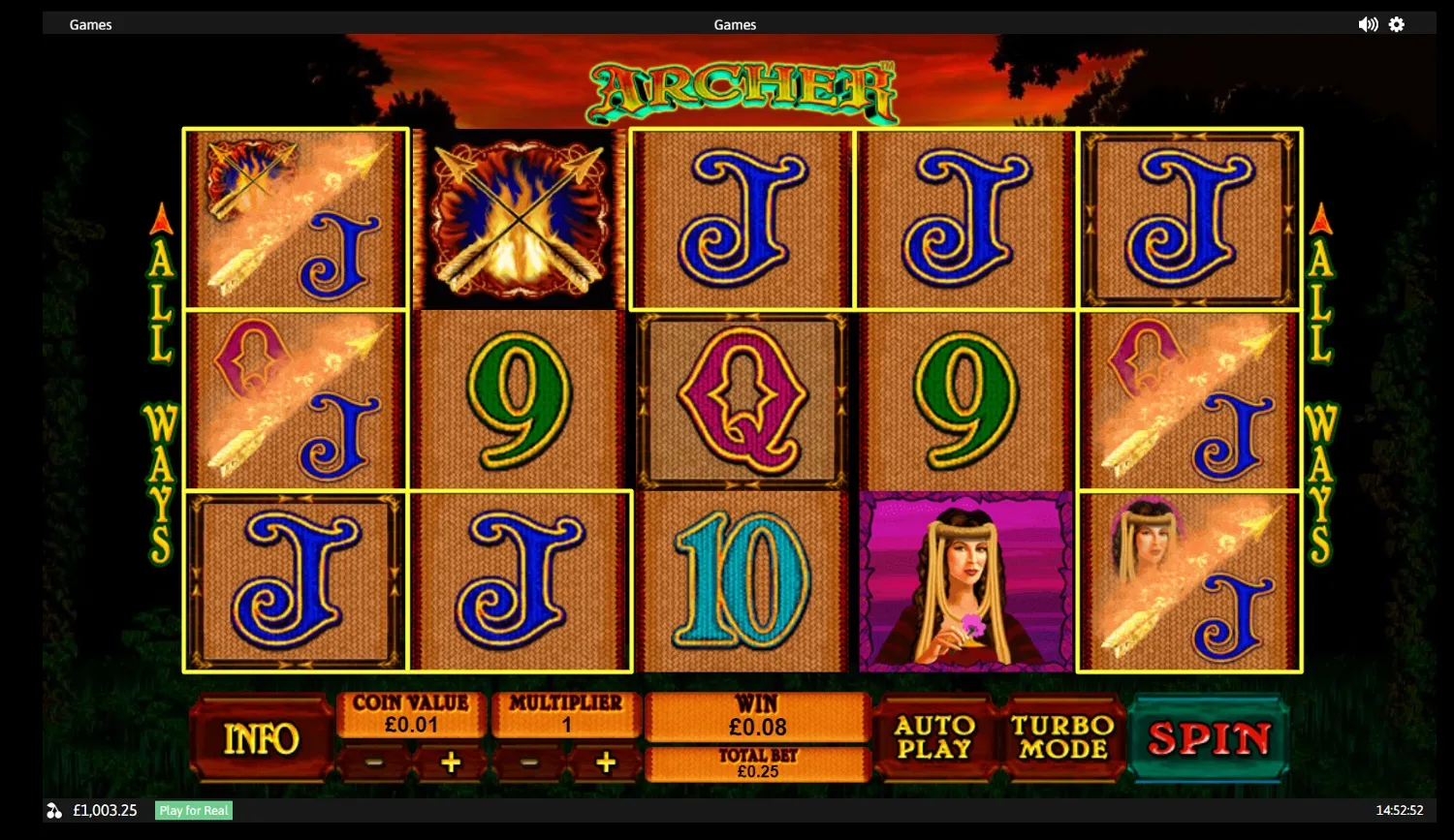Screen dimensions: 1454x840
Task: Click the centered Games title bar item
Action: 735,24
